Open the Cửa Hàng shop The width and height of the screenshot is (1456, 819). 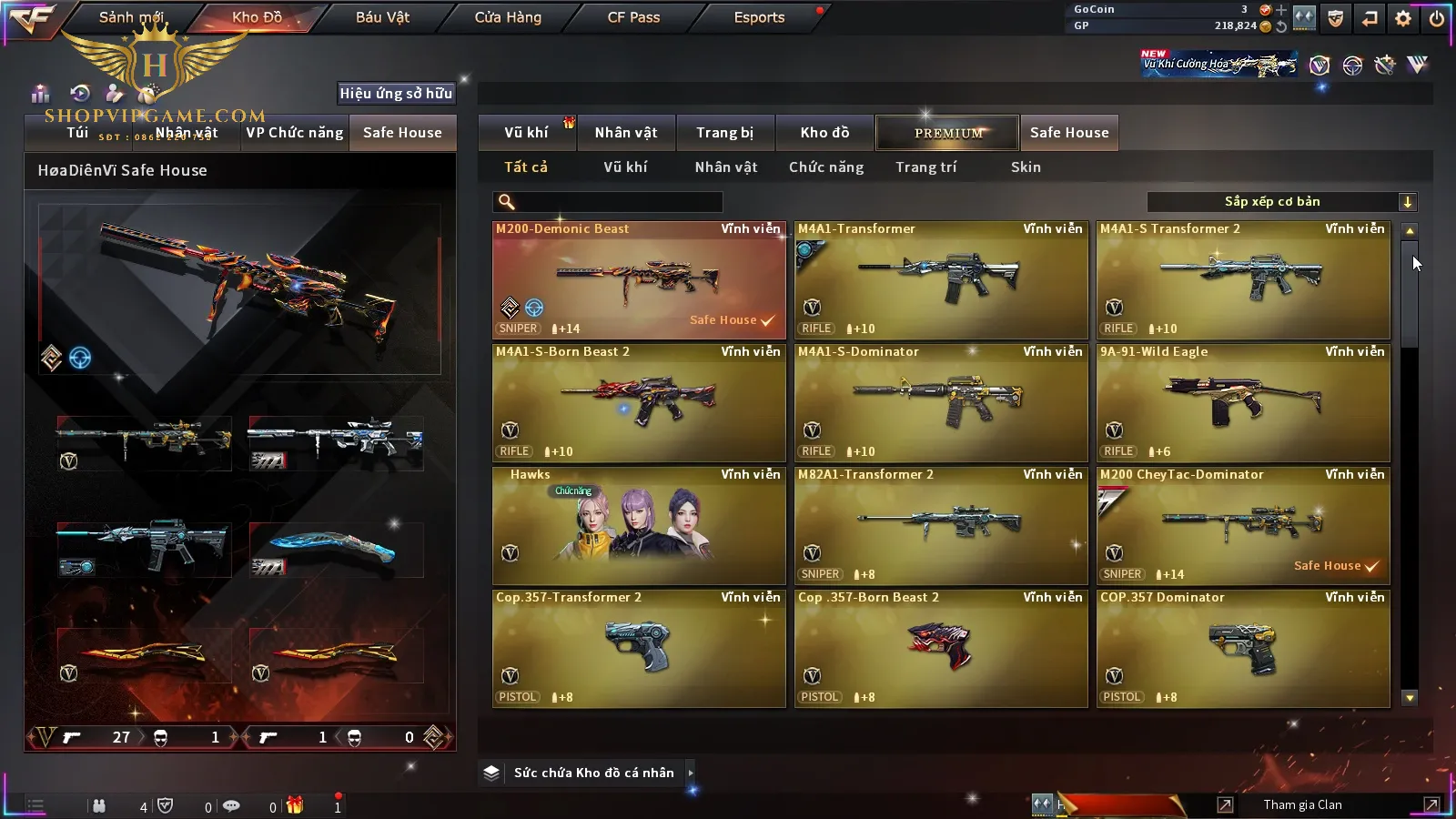click(x=508, y=17)
